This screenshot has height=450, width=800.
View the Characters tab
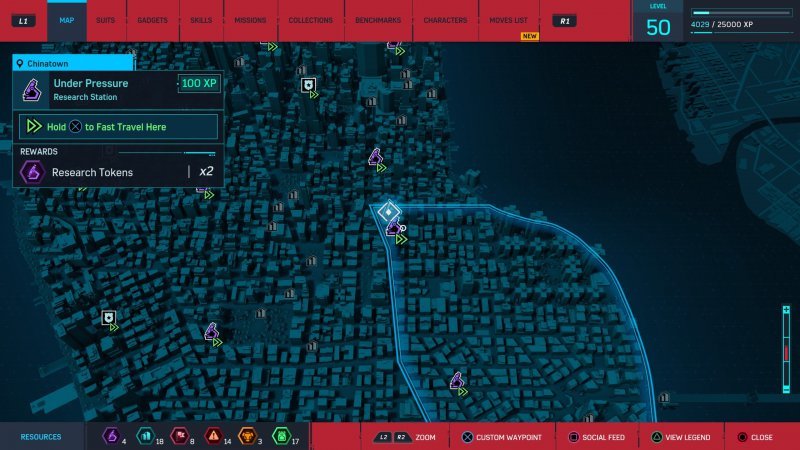(445, 20)
